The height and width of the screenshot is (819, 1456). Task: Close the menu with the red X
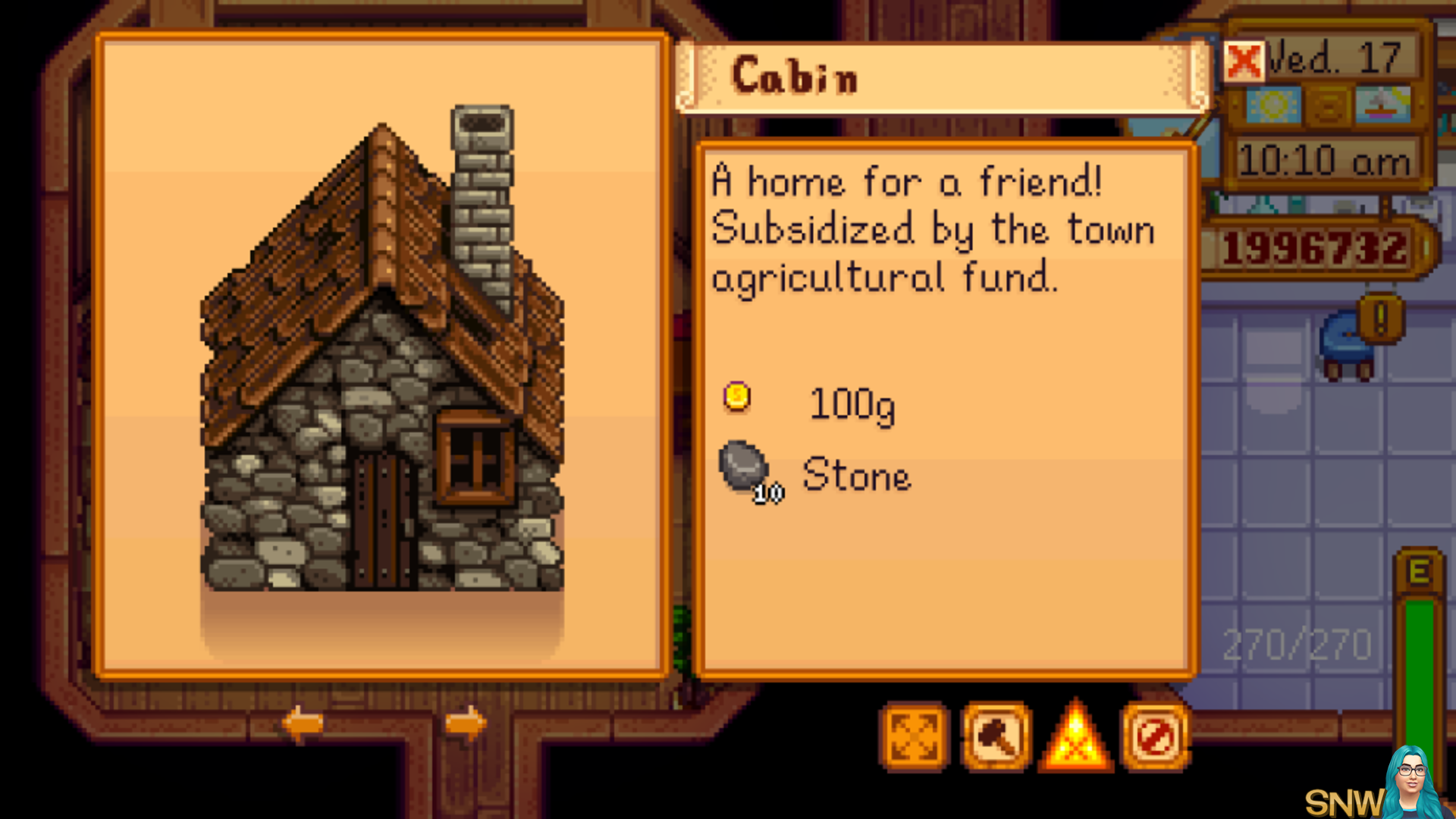pyautogui.click(x=1244, y=61)
